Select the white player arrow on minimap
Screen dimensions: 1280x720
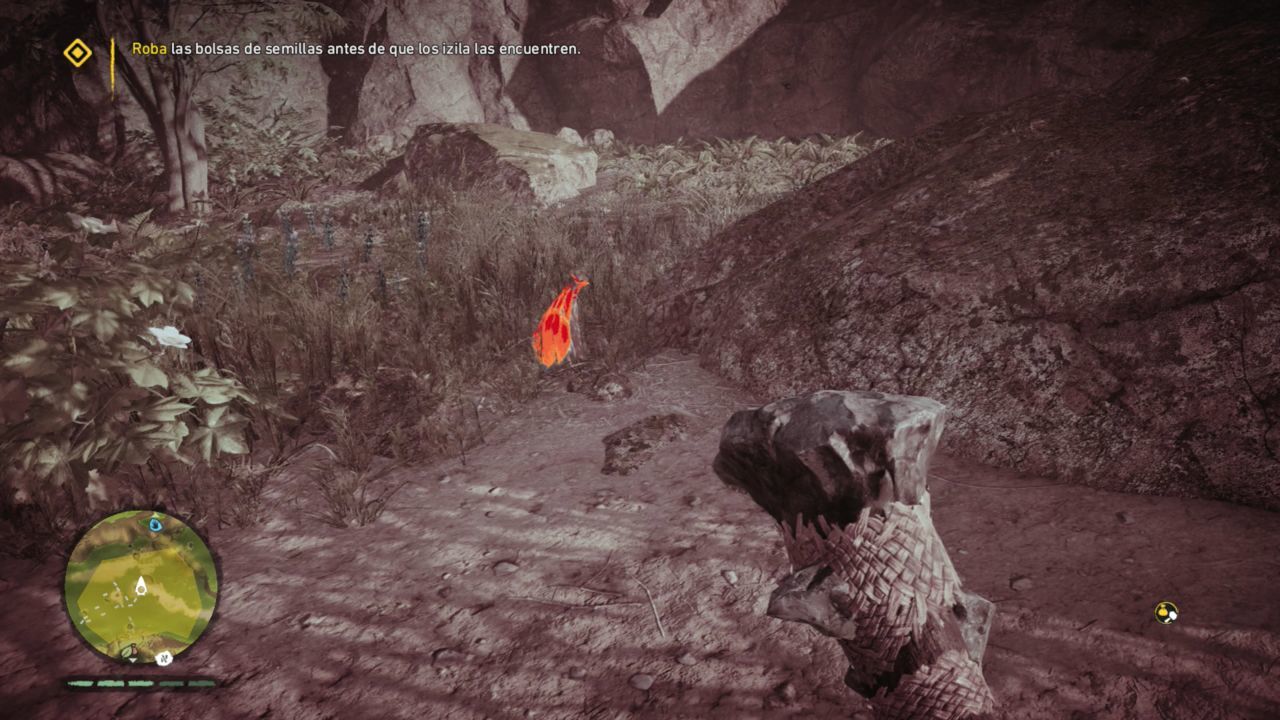click(141, 583)
